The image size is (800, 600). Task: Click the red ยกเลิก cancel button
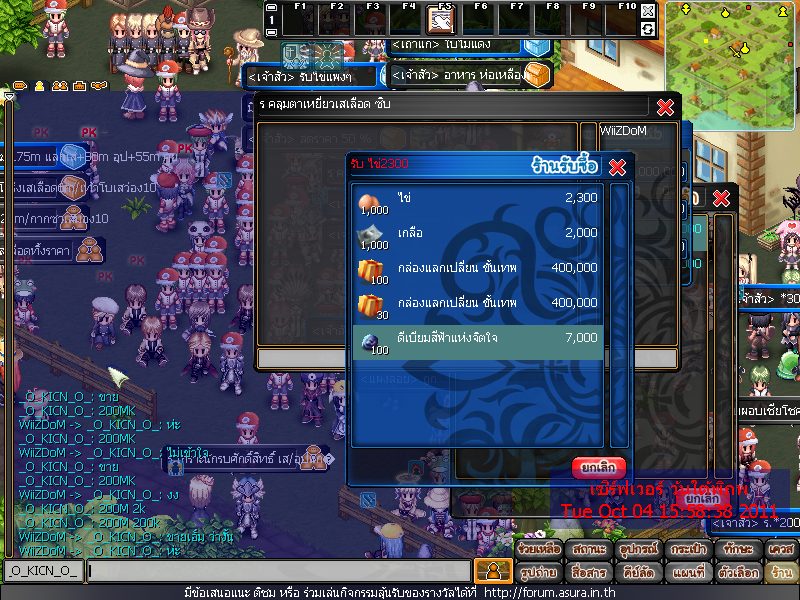pos(599,467)
